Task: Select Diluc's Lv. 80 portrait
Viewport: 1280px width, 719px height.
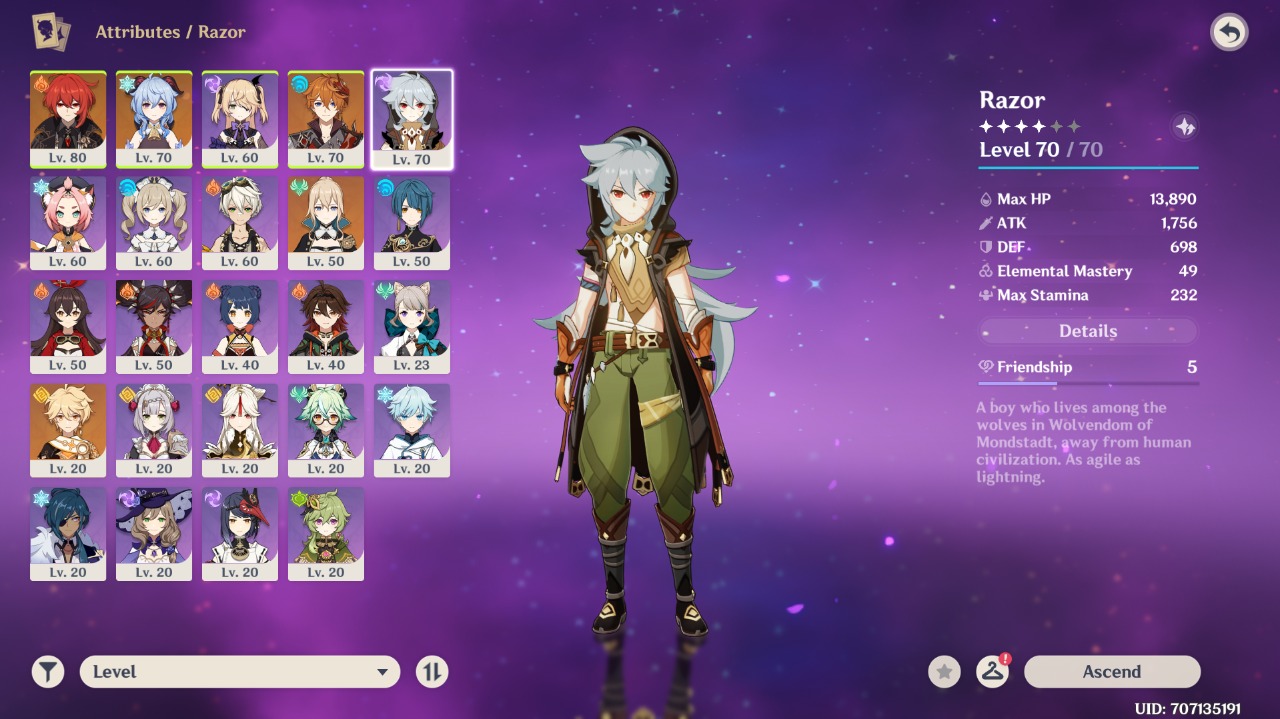Action: 68,118
